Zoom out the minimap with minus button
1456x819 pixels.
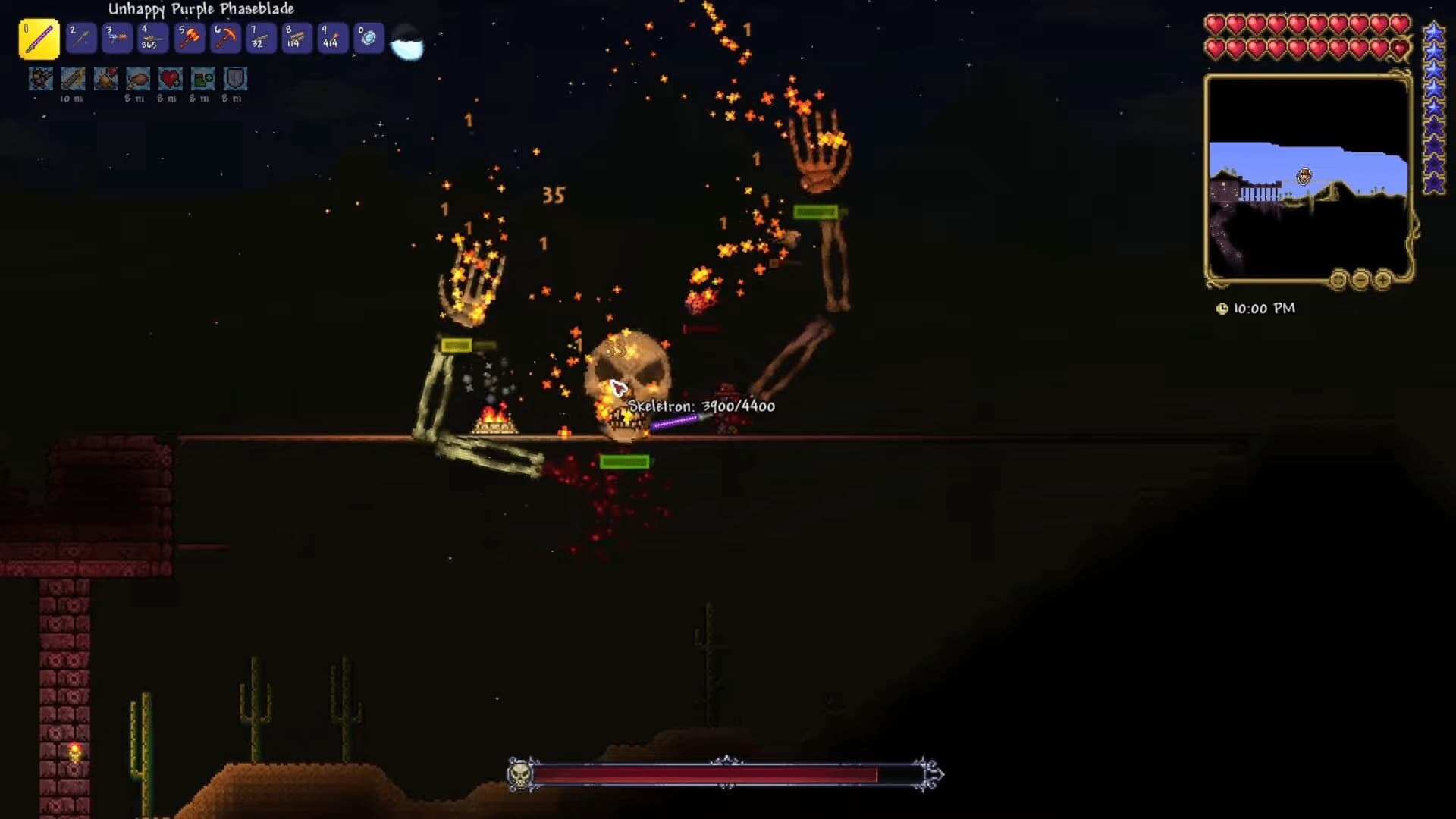1360,281
